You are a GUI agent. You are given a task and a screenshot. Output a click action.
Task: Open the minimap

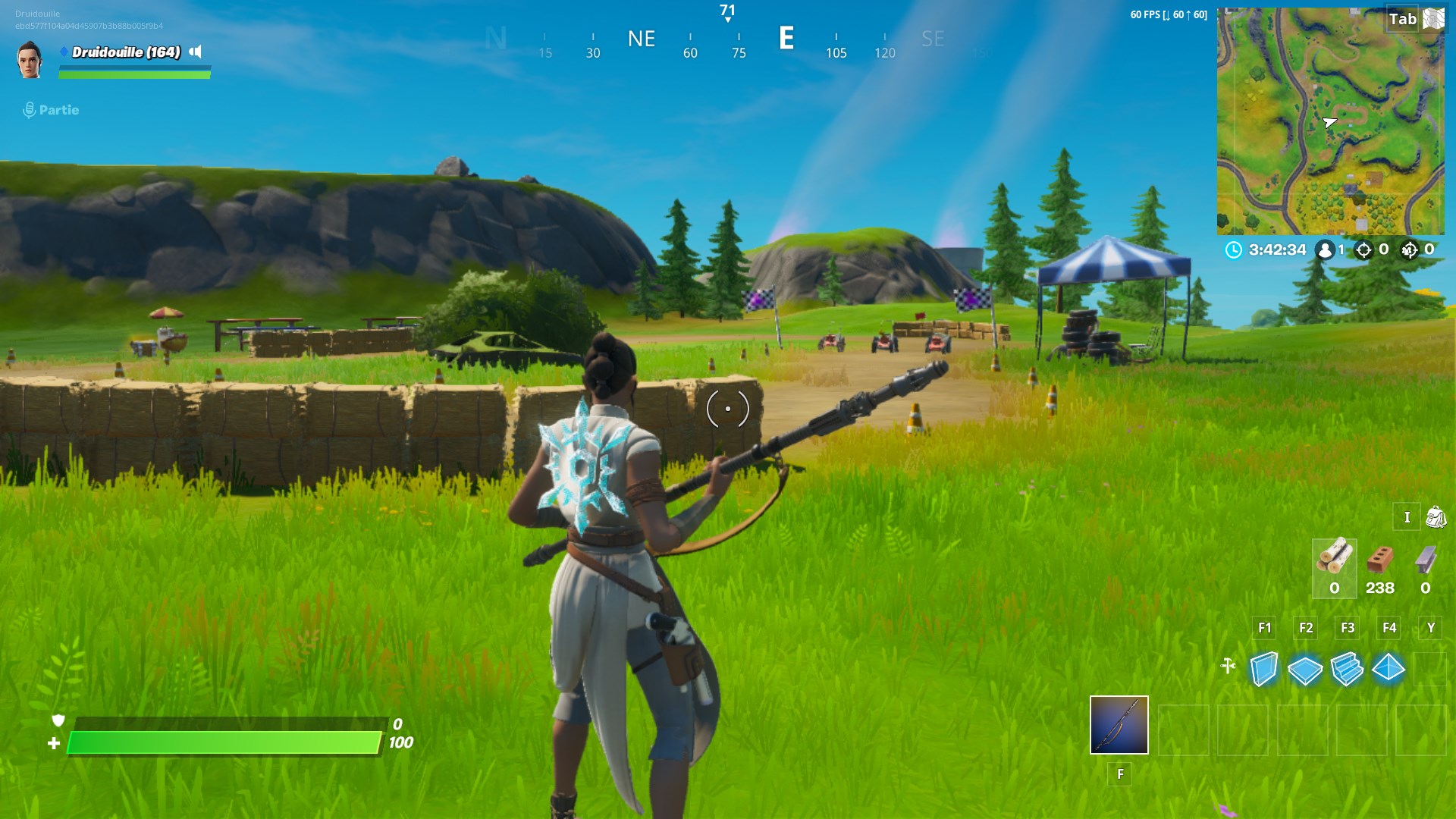[x=1330, y=121]
